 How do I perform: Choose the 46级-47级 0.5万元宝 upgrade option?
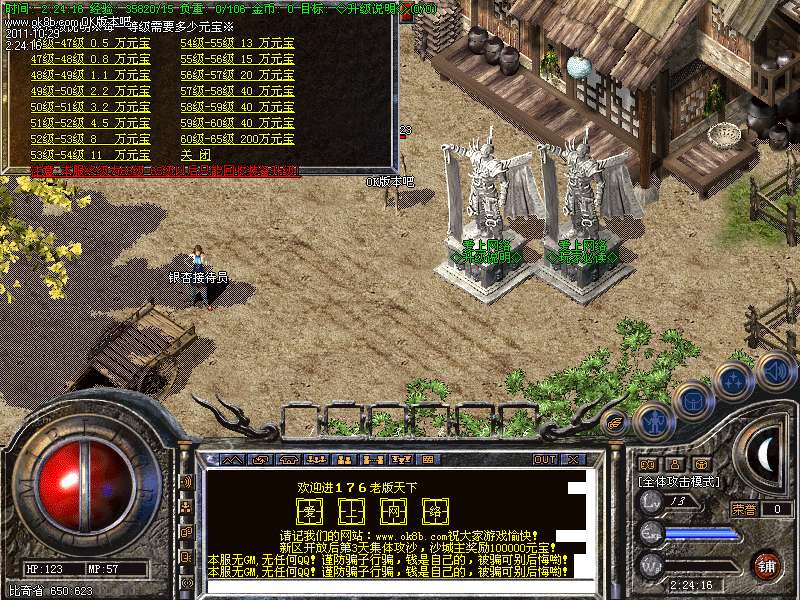90,43
